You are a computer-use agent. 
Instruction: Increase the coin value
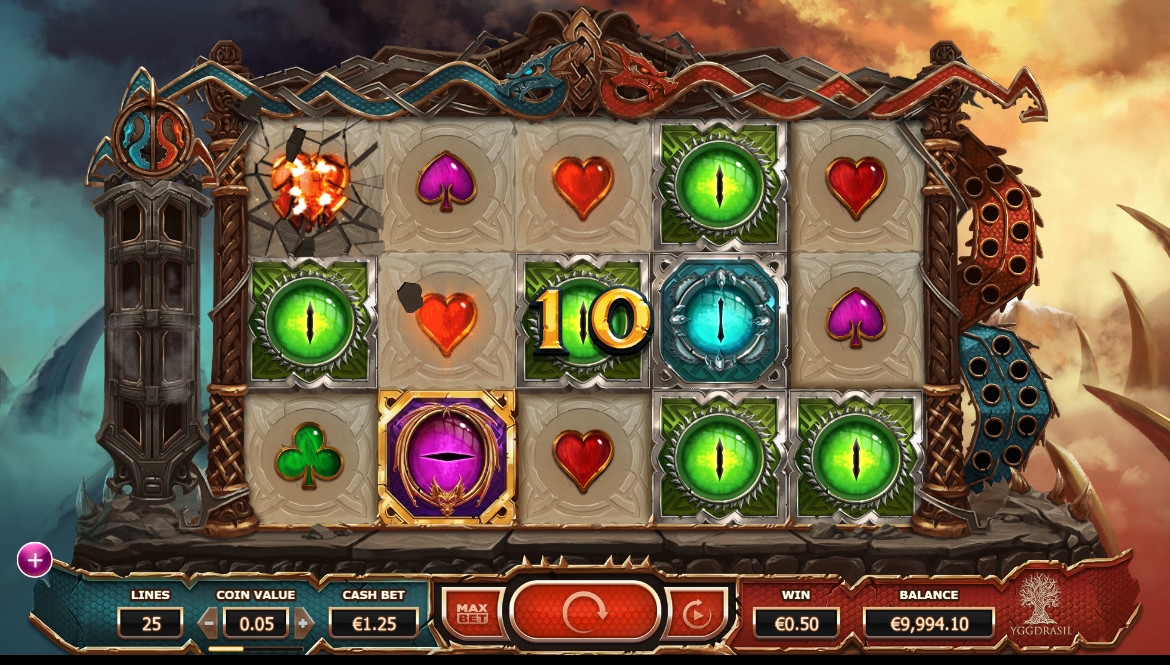pyautogui.click(x=303, y=623)
